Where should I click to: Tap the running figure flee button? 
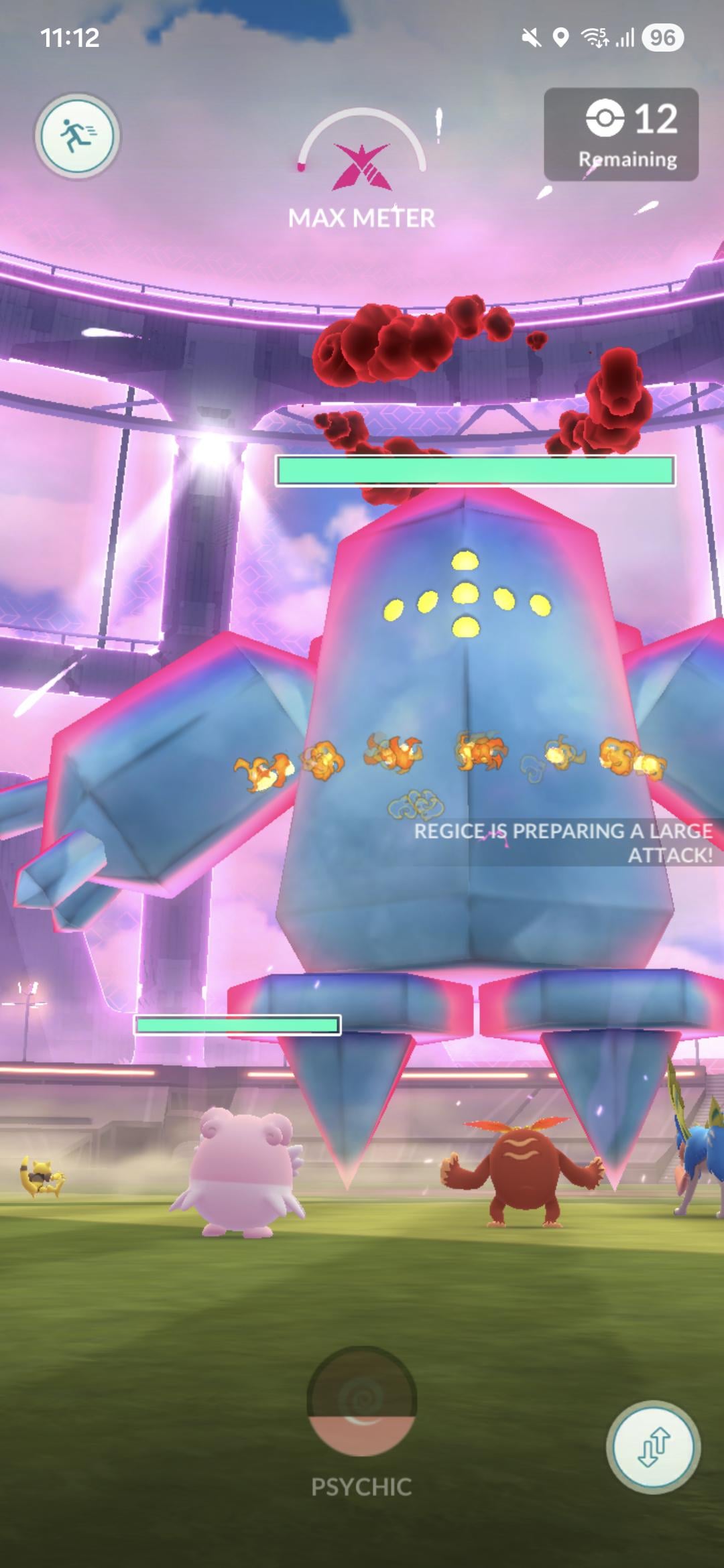tap(78, 136)
